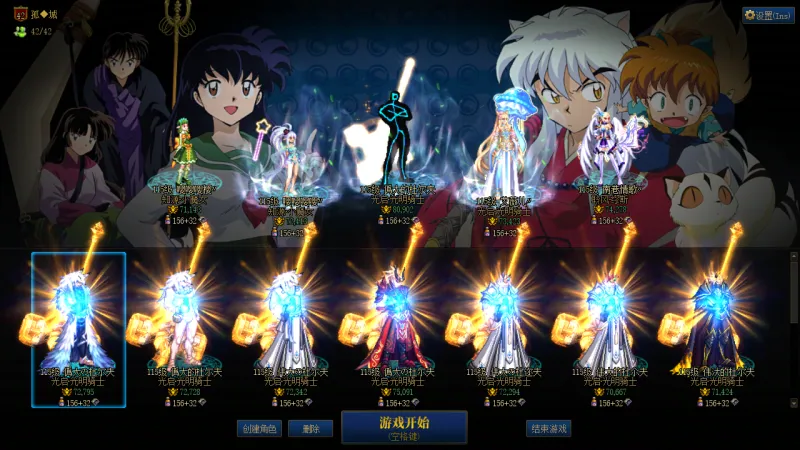Viewport: 800px width, 450px height.
Task: Select the white-winged character in purple armor
Action: [607, 150]
